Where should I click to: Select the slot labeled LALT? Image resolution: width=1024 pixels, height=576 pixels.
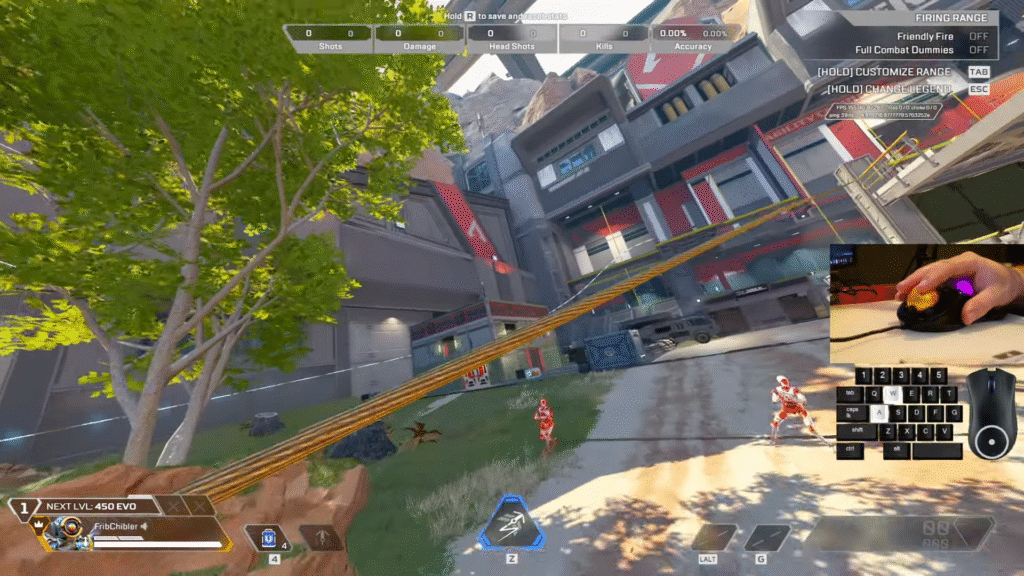coord(714,538)
